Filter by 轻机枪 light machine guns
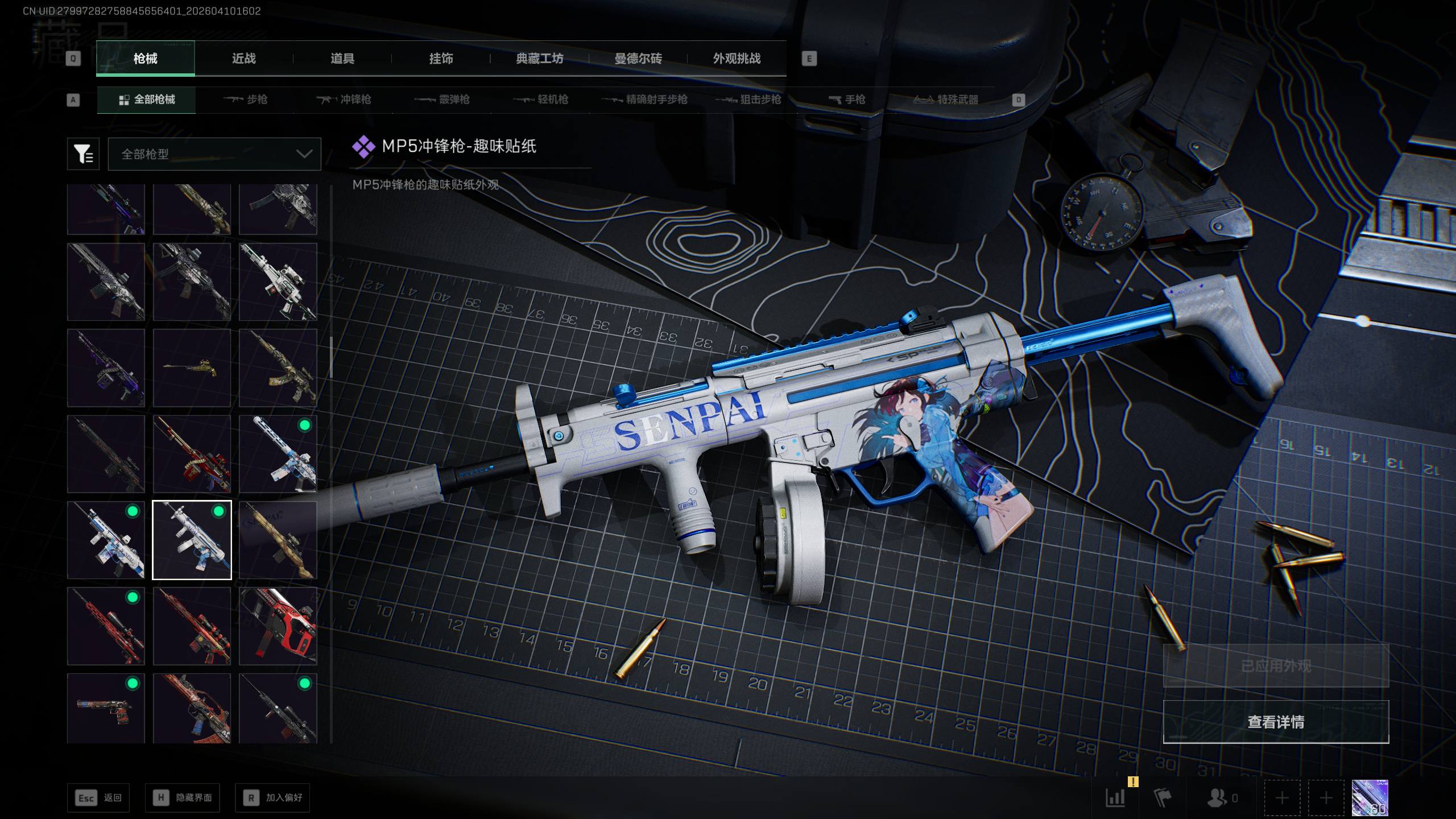The width and height of the screenshot is (1456, 819). 541,100
